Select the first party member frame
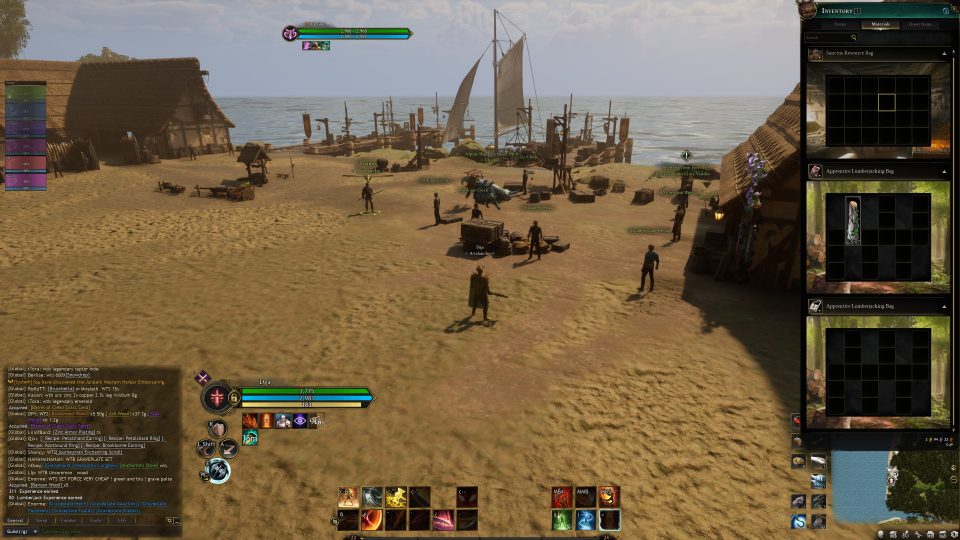This screenshot has width=960, height=540. (25, 91)
